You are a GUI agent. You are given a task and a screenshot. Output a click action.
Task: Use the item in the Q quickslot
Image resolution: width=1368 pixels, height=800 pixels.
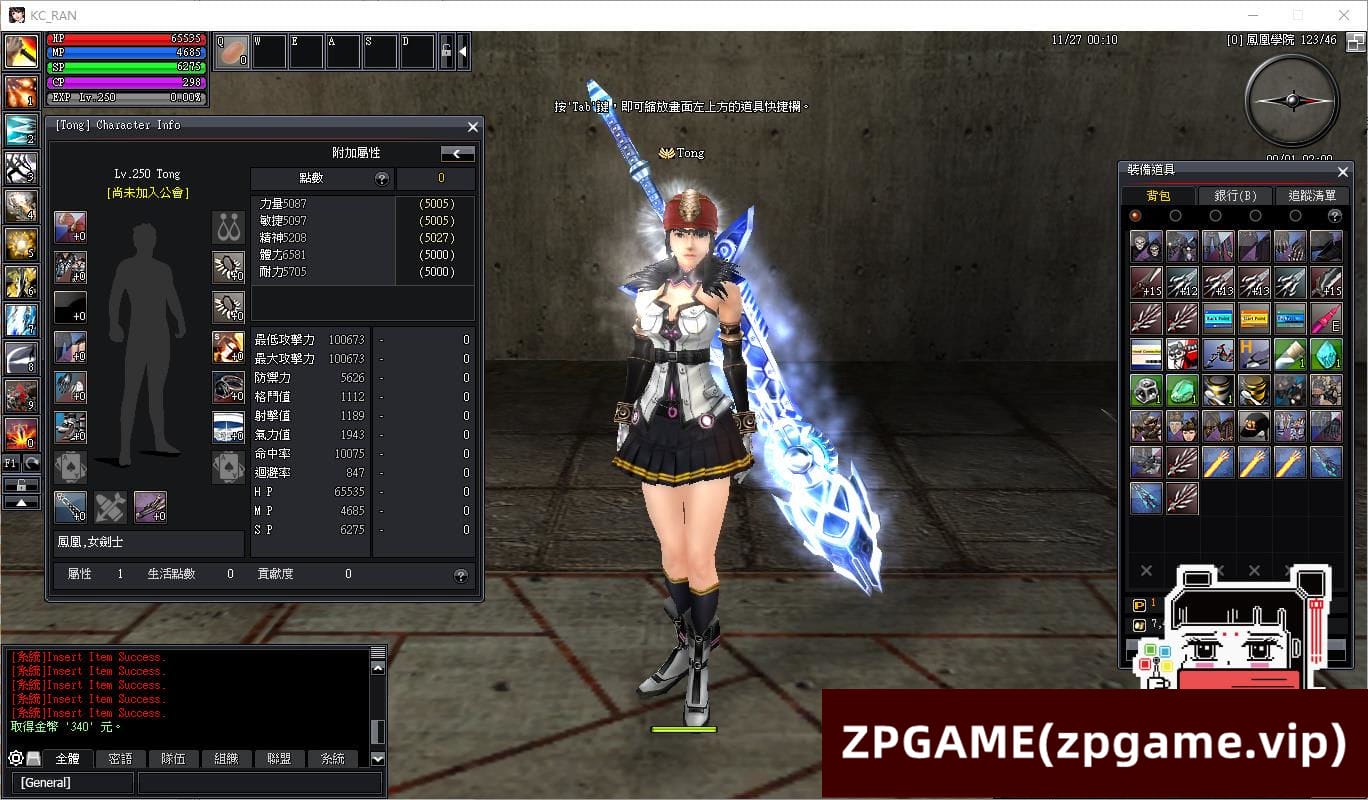(x=232, y=51)
